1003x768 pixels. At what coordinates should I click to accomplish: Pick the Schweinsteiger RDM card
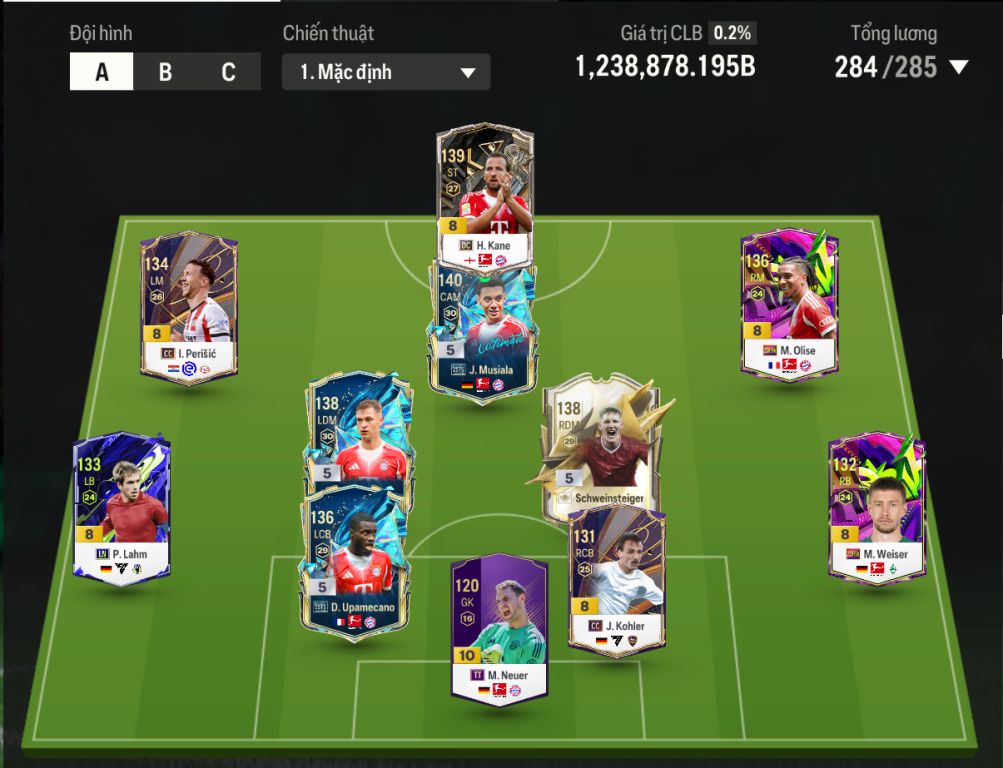[x=595, y=445]
